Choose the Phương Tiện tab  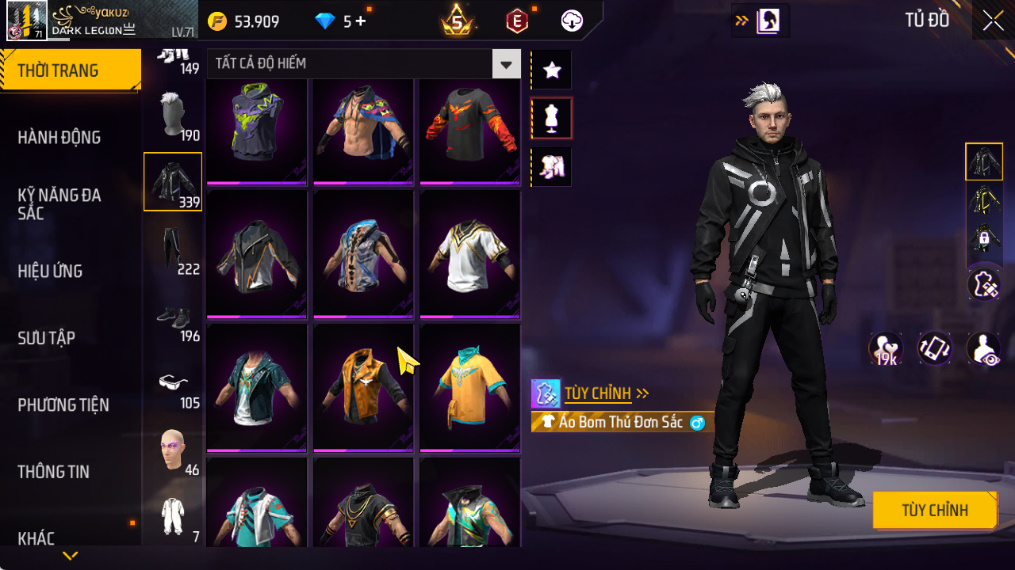tap(63, 405)
